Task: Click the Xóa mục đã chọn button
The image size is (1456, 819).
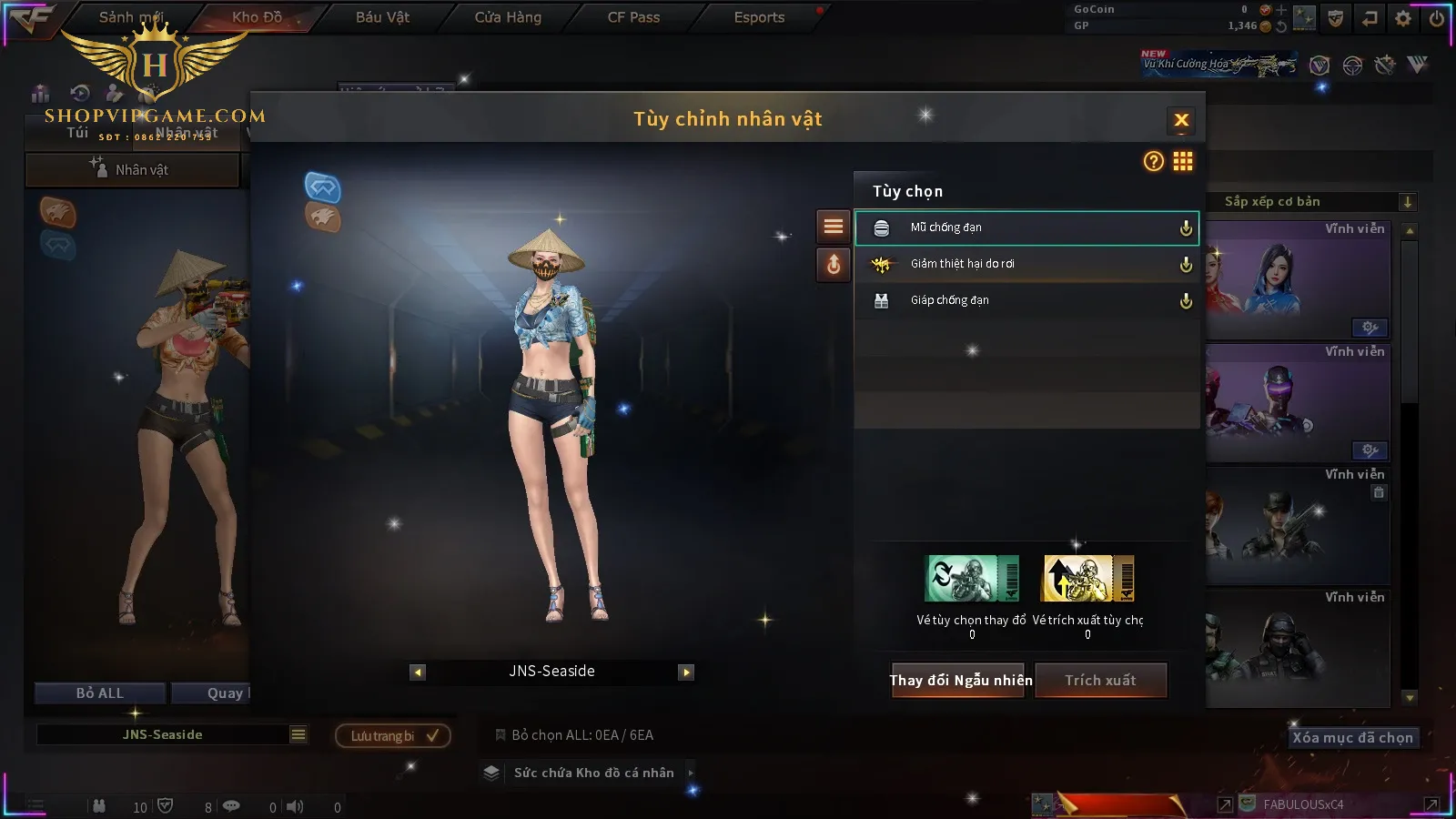Action: (x=1352, y=738)
